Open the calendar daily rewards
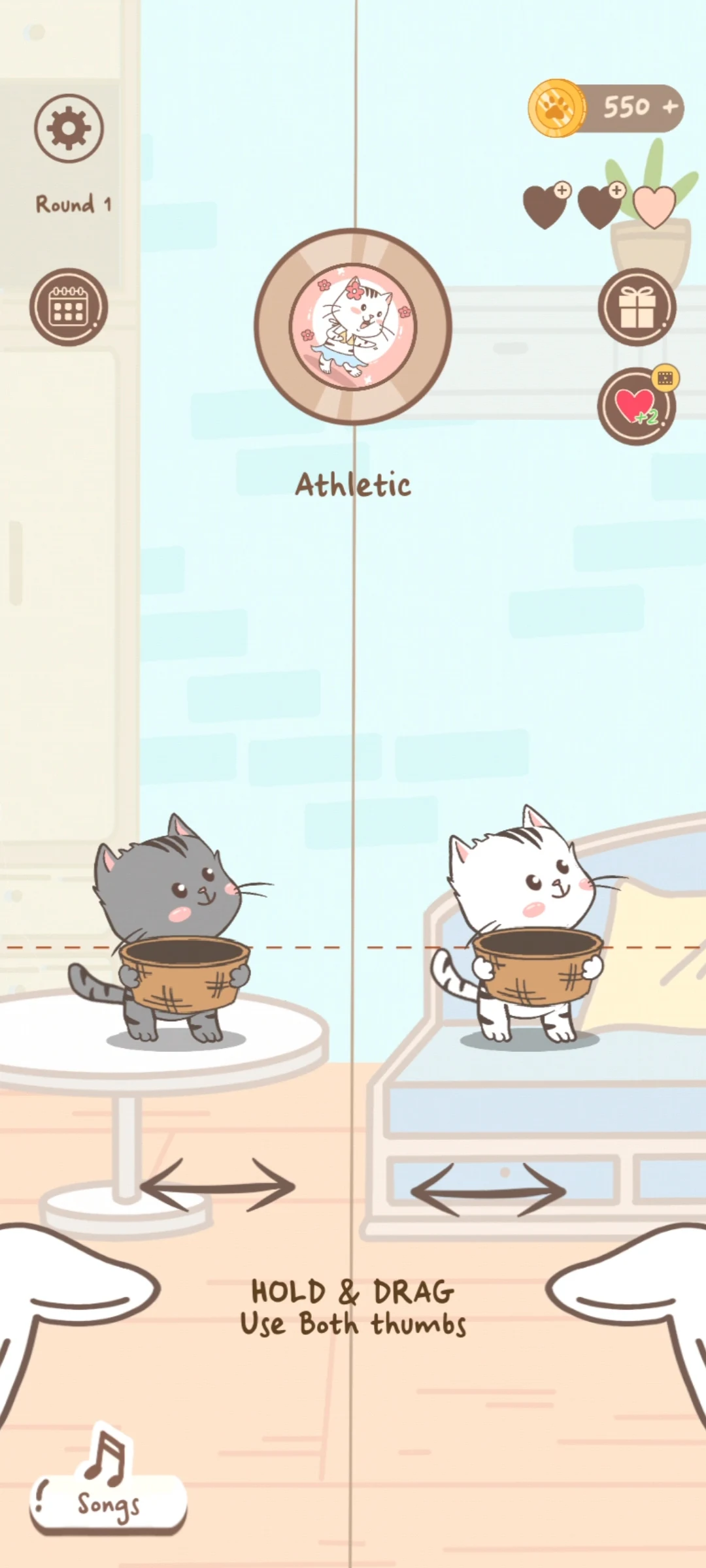 point(68,307)
